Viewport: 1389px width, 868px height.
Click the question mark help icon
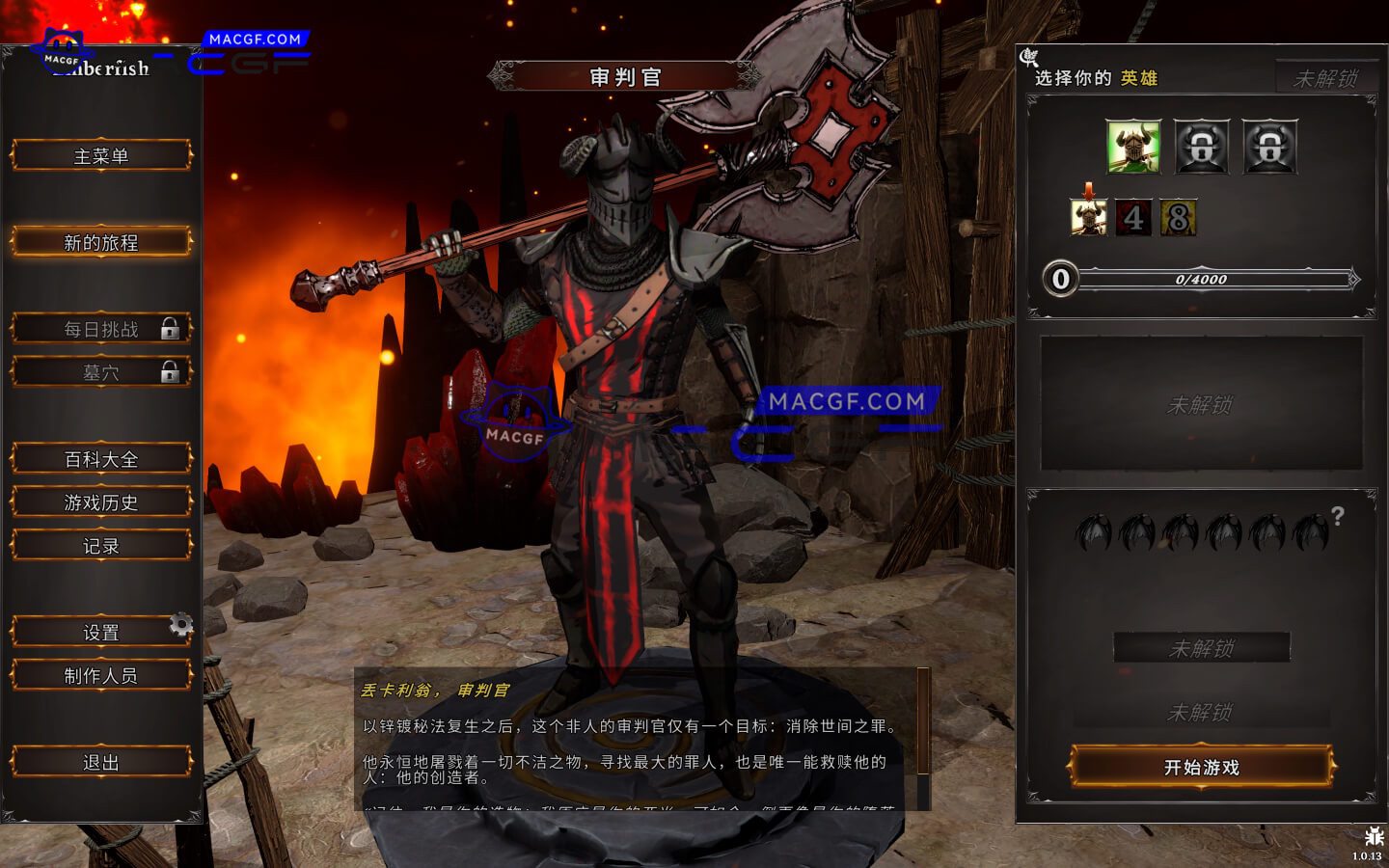pyautogui.click(x=1339, y=517)
